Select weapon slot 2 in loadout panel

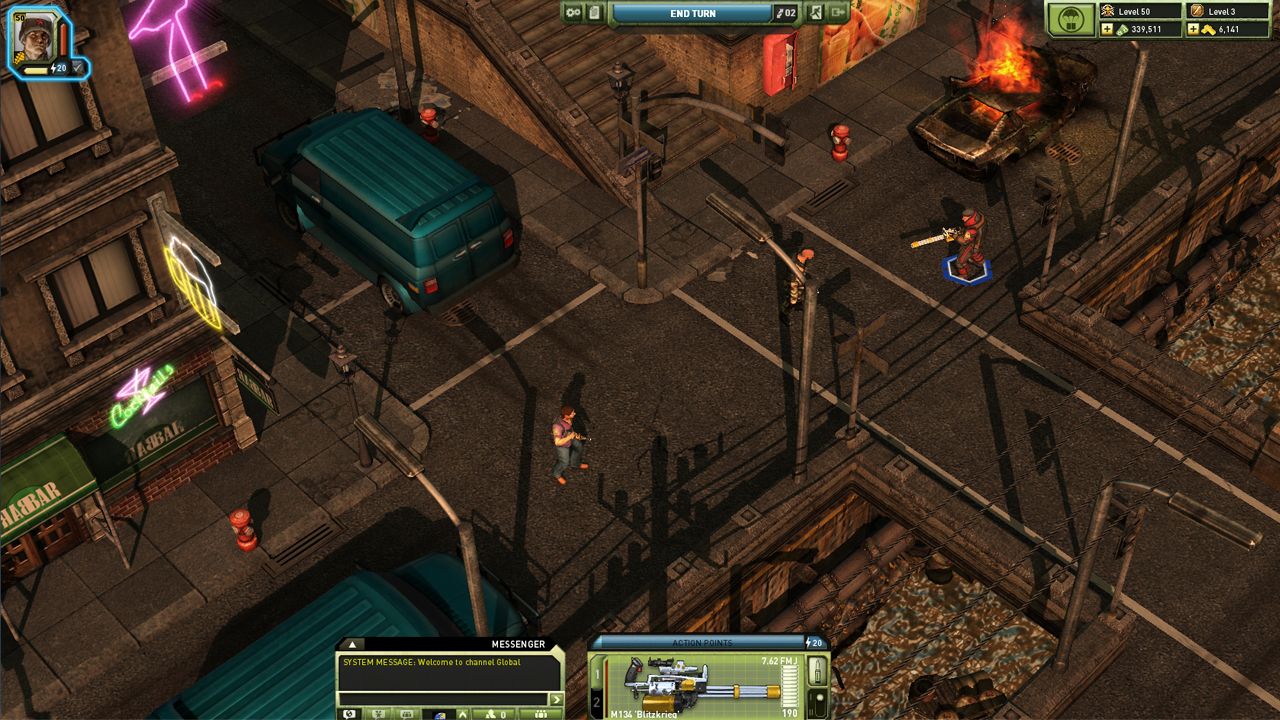pyautogui.click(x=595, y=702)
